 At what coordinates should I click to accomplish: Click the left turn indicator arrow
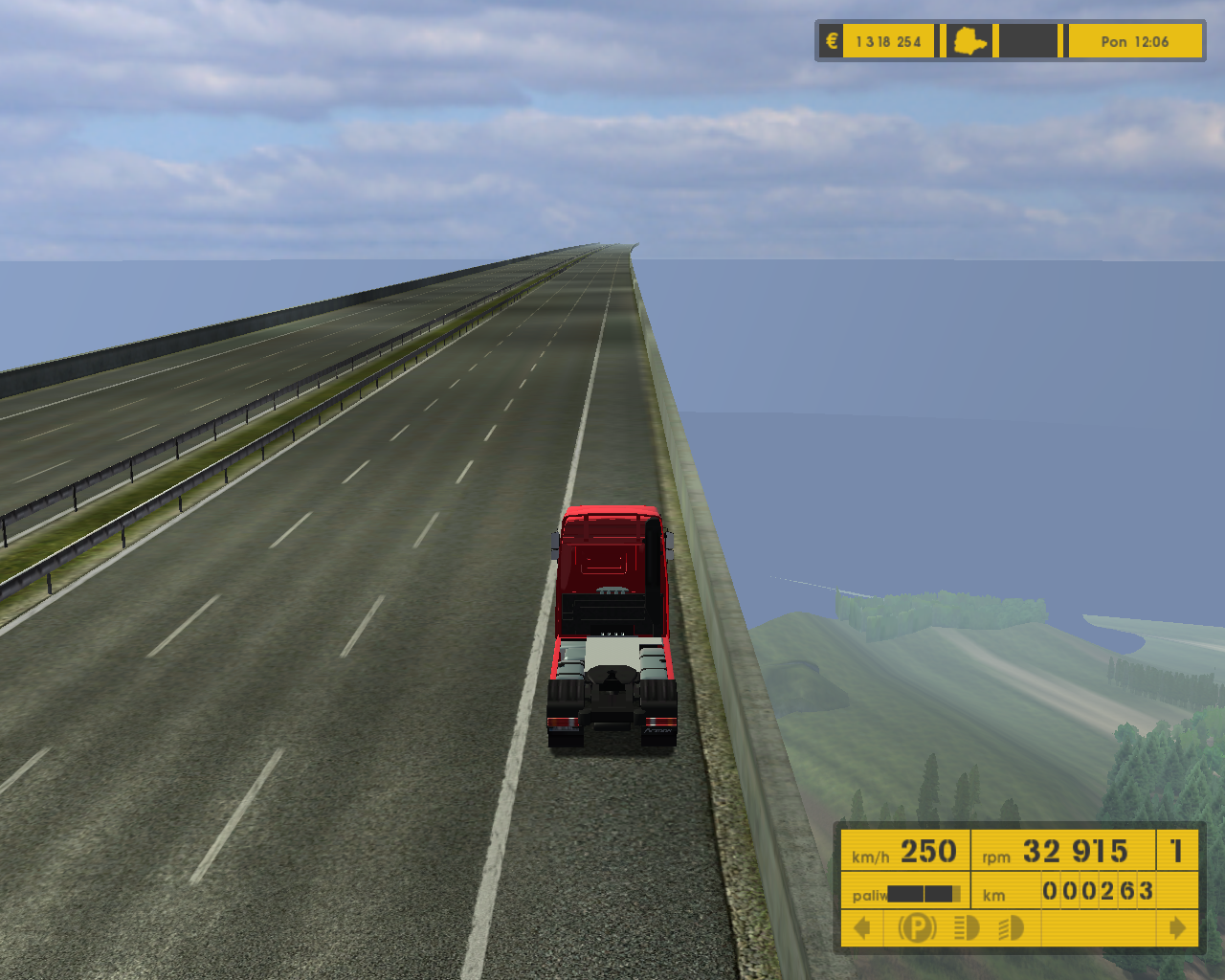862,928
